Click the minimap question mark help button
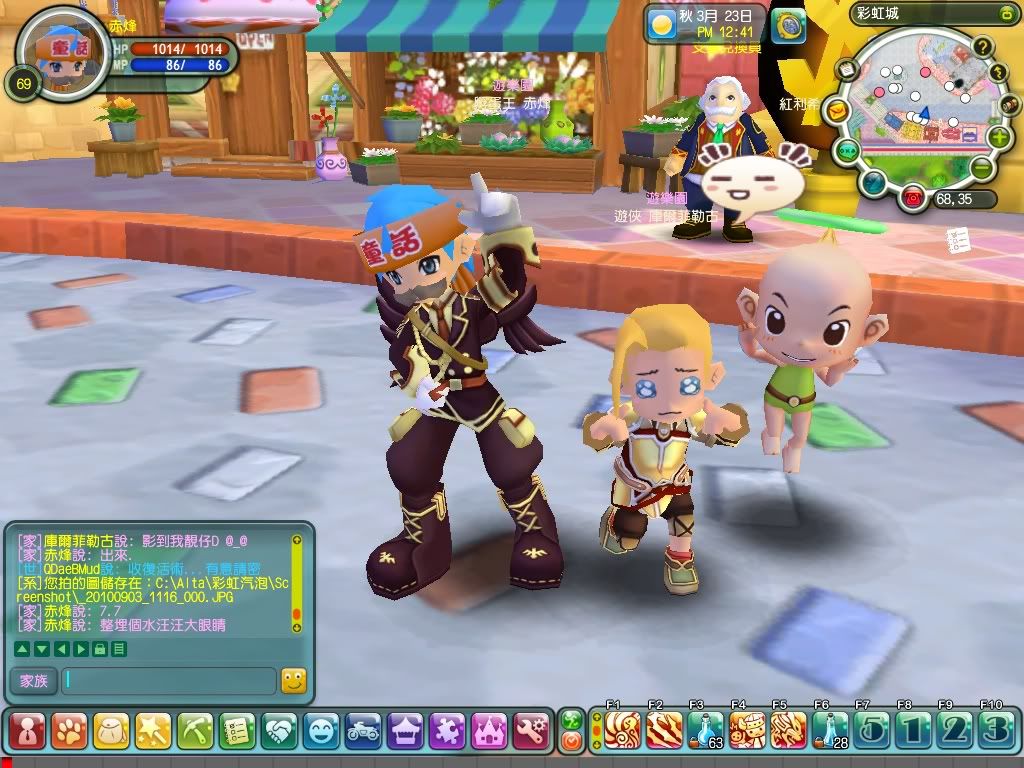 983,46
